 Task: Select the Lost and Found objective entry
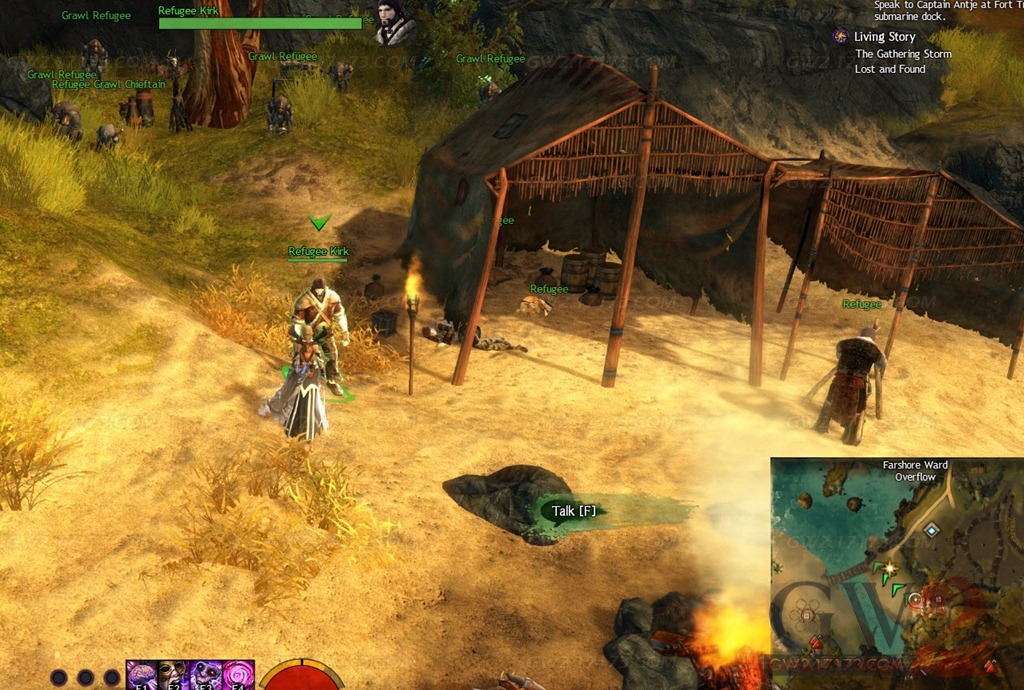890,70
